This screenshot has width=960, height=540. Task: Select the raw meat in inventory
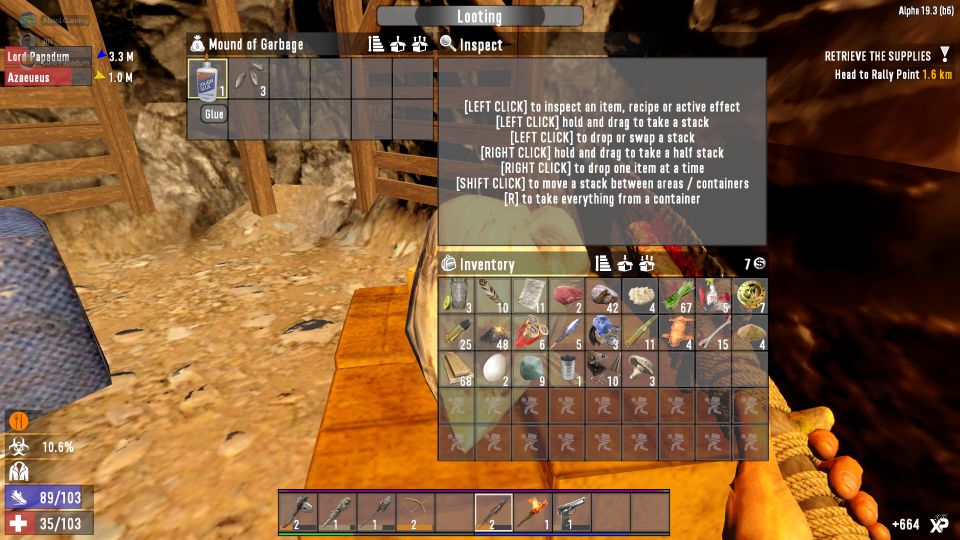coord(567,296)
